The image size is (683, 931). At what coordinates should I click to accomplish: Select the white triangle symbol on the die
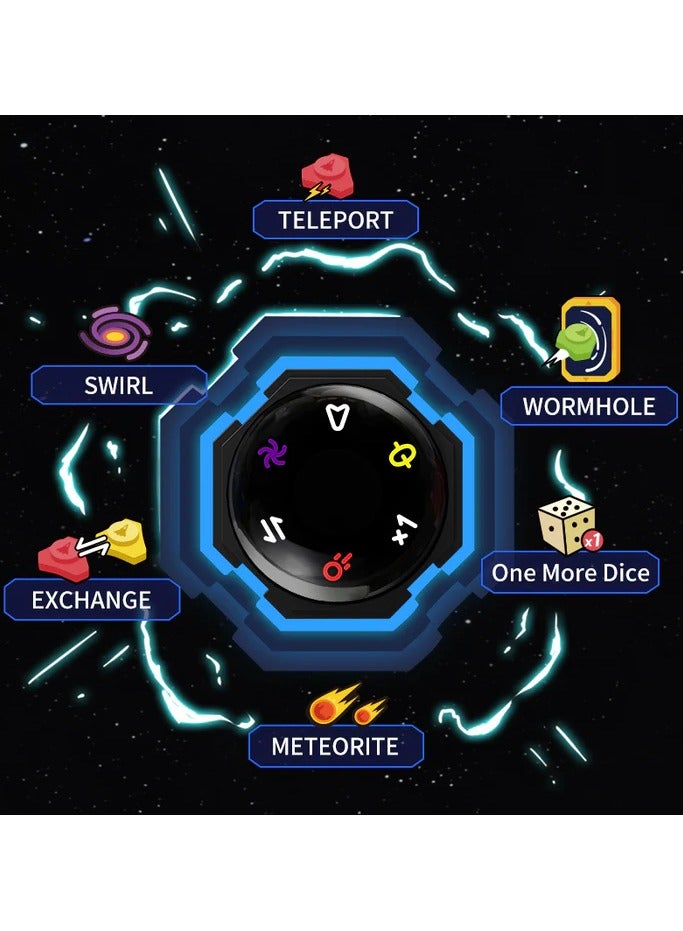[338, 415]
